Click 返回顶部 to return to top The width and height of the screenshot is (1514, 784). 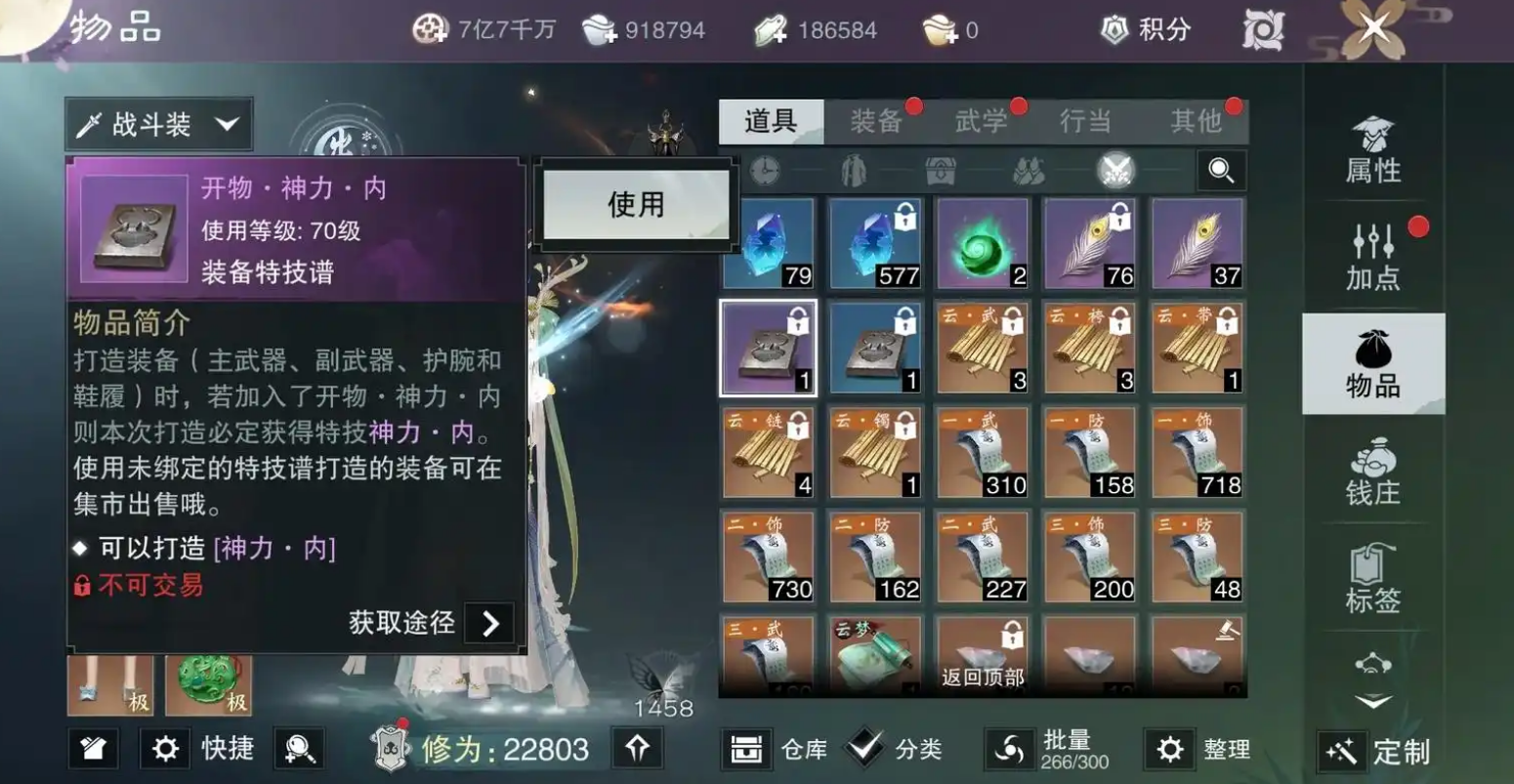(x=982, y=676)
